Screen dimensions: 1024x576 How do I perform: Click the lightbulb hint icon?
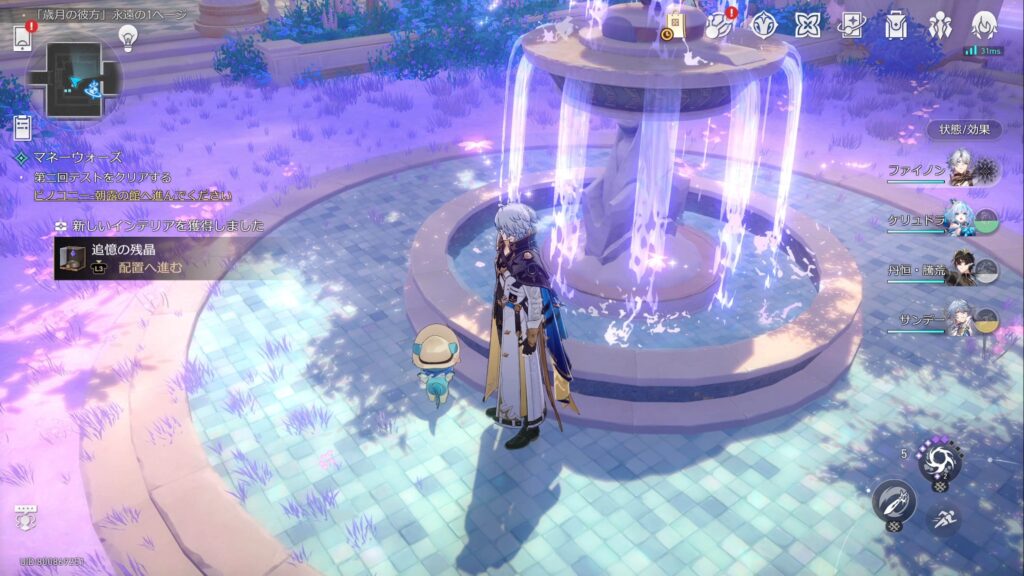tap(127, 37)
